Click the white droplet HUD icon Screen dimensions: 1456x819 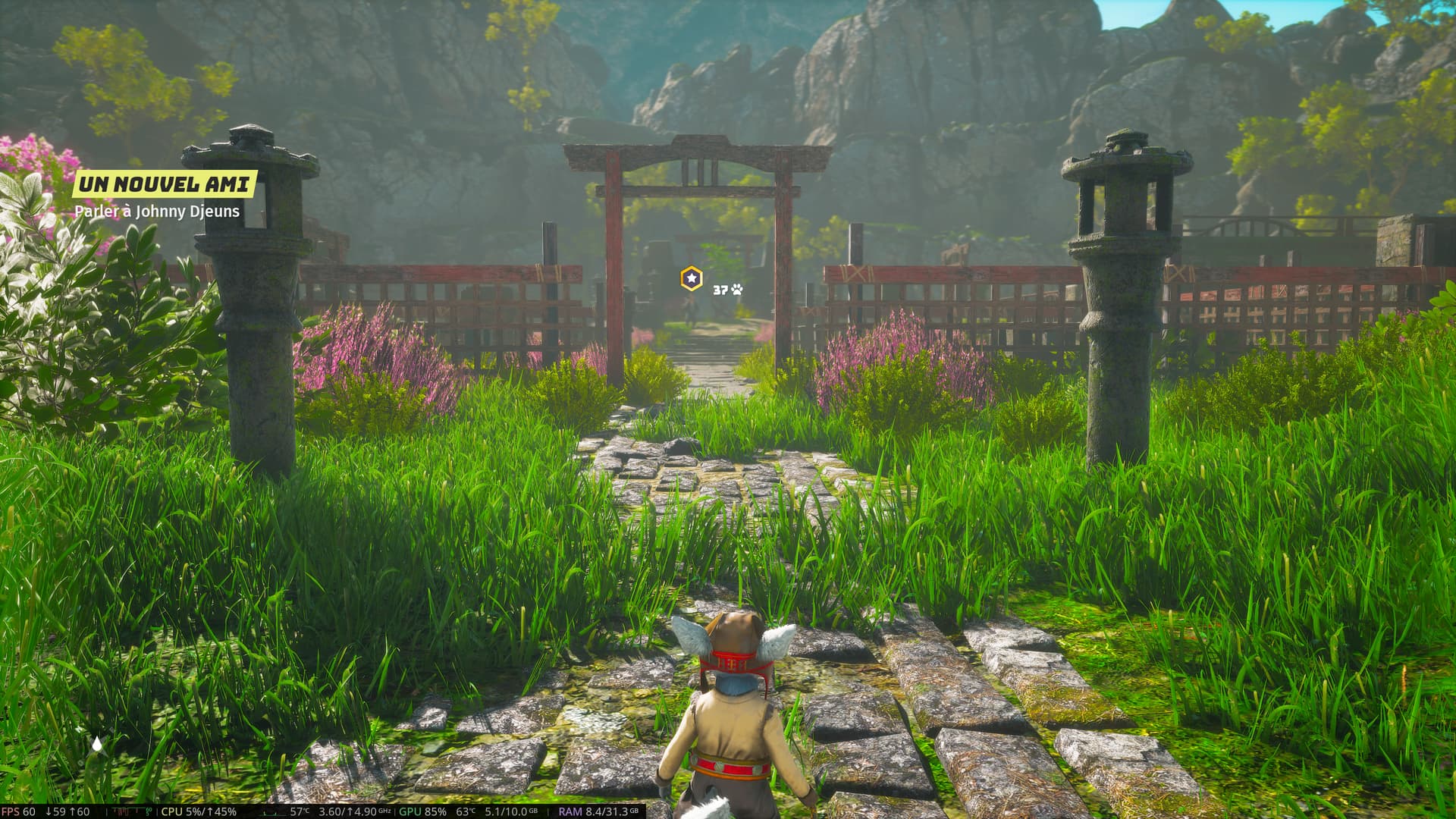97,745
